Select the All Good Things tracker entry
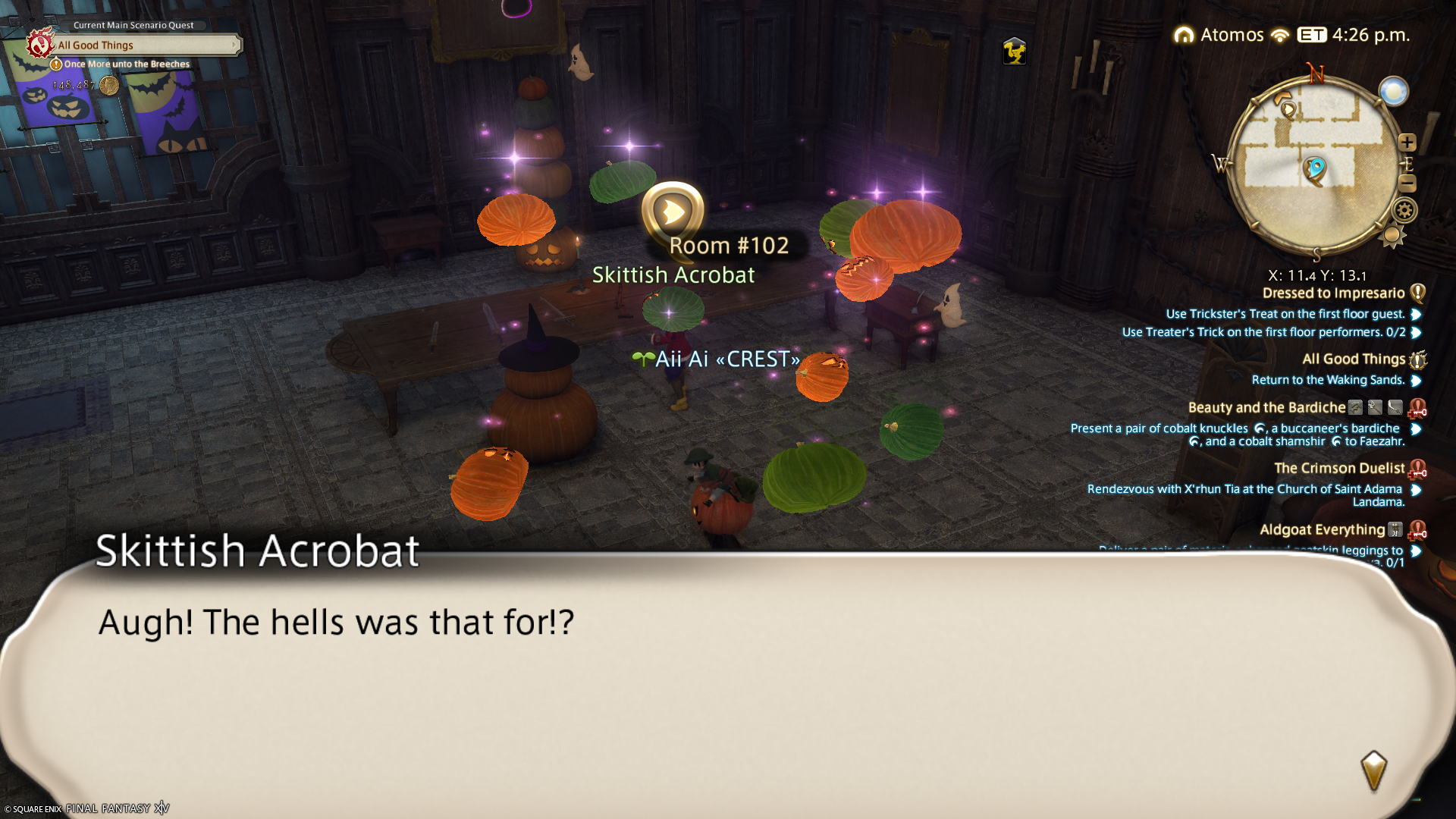 coord(1354,359)
